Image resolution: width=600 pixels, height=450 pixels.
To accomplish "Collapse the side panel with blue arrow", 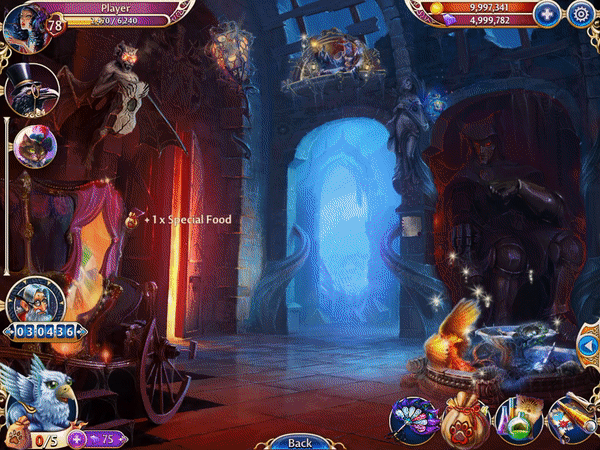I will coord(588,346).
